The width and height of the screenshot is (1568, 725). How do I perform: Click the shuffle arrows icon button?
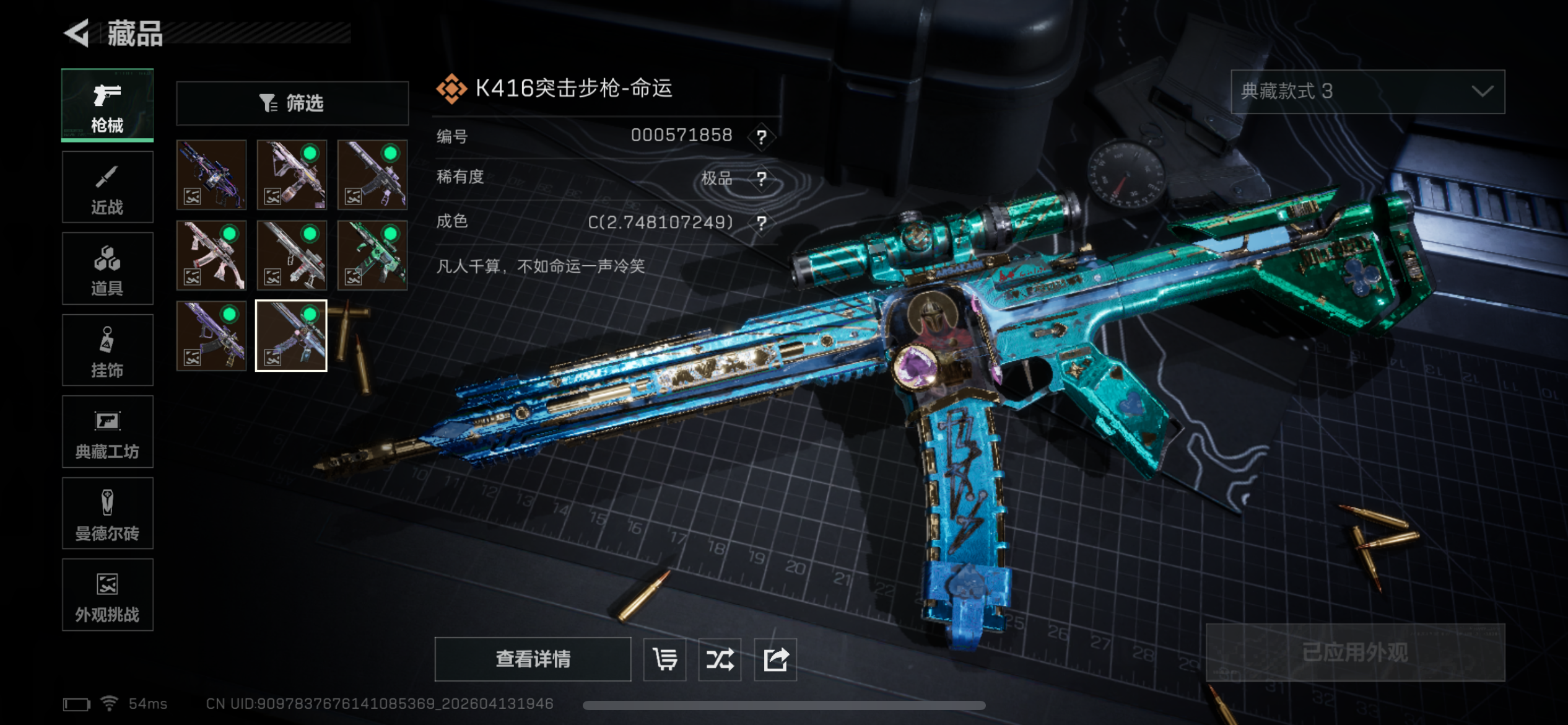pos(720,659)
